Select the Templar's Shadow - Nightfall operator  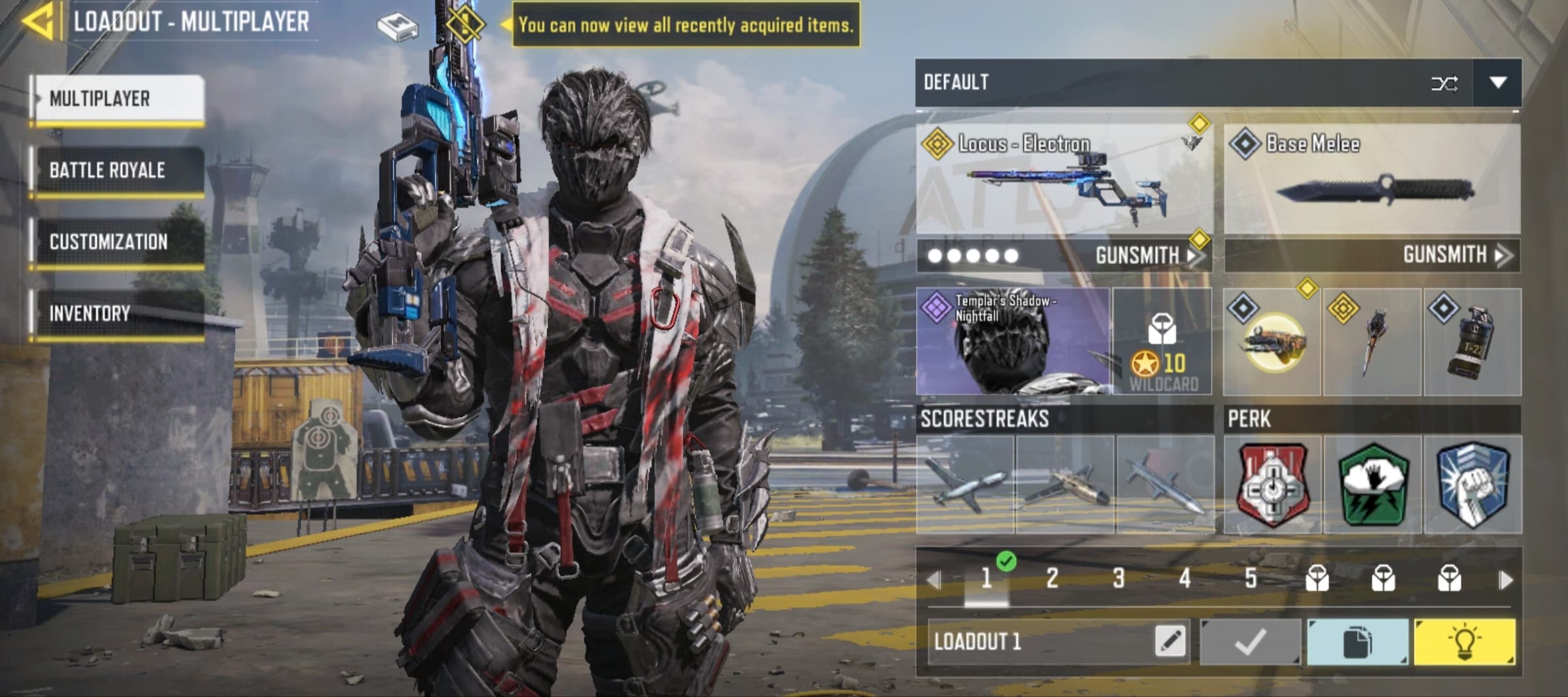(x=1013, y=342)
